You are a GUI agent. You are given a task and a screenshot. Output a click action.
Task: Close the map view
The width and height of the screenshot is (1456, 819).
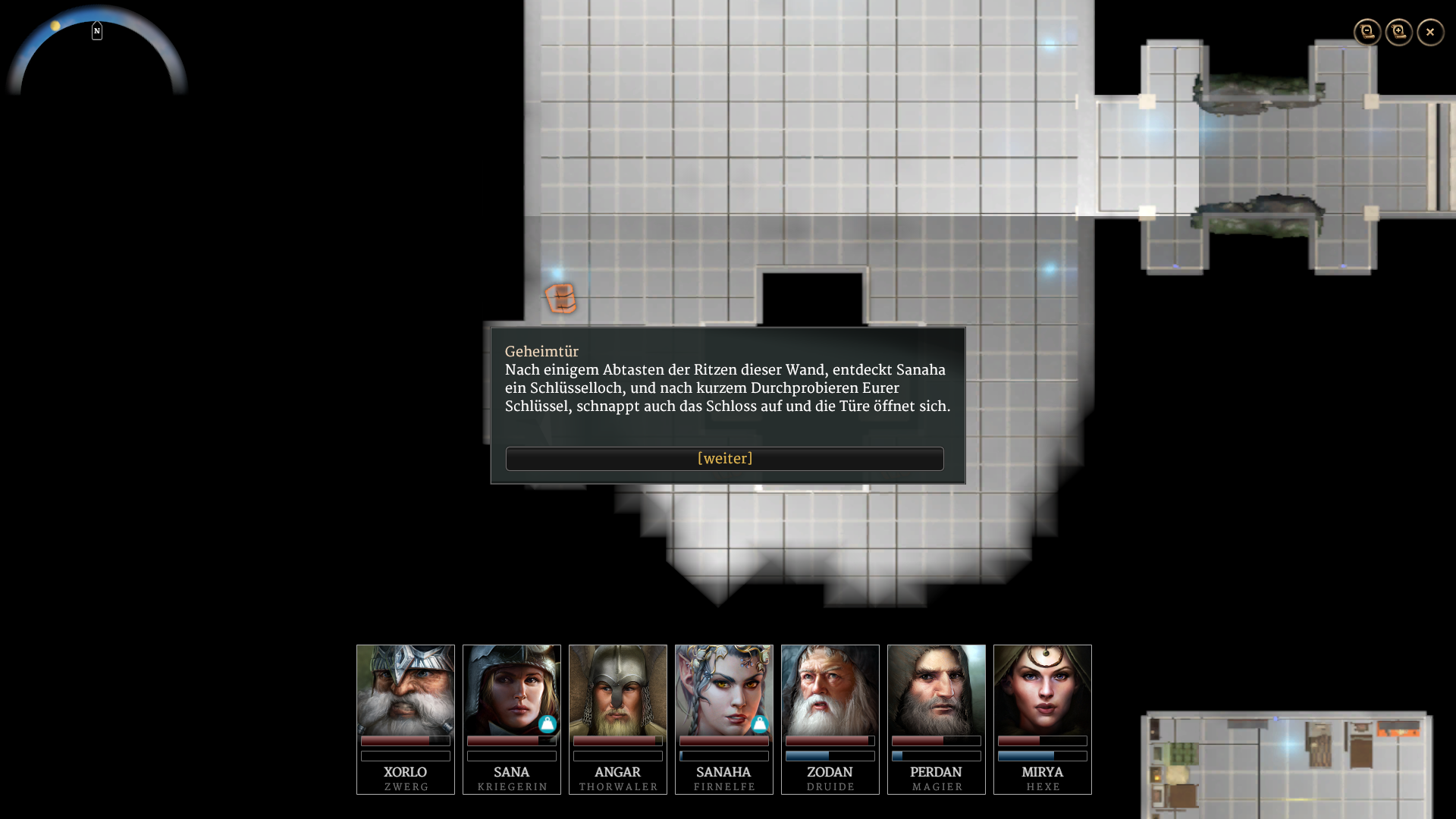[x=1430, y=32]
